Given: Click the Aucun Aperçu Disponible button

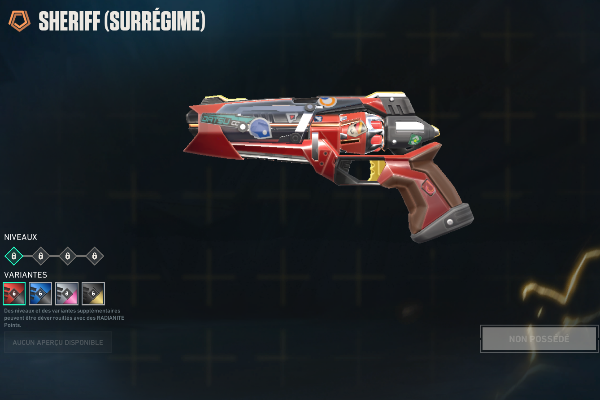Looking at the screenshot, I should coord(57,343).
